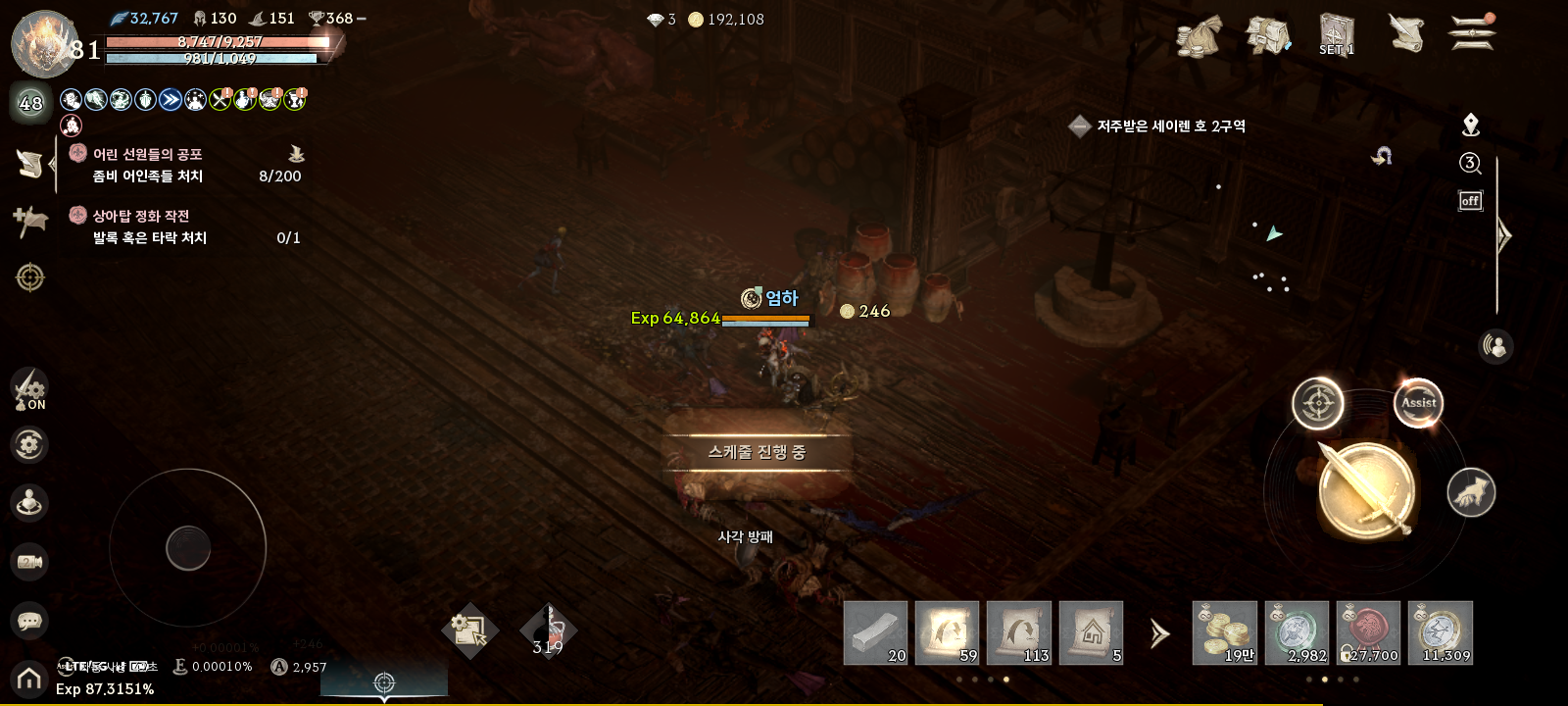The height and width of the screenshot is (706, 1568).
Task: Open the player character portrait
Action: [x=43, y=44]
